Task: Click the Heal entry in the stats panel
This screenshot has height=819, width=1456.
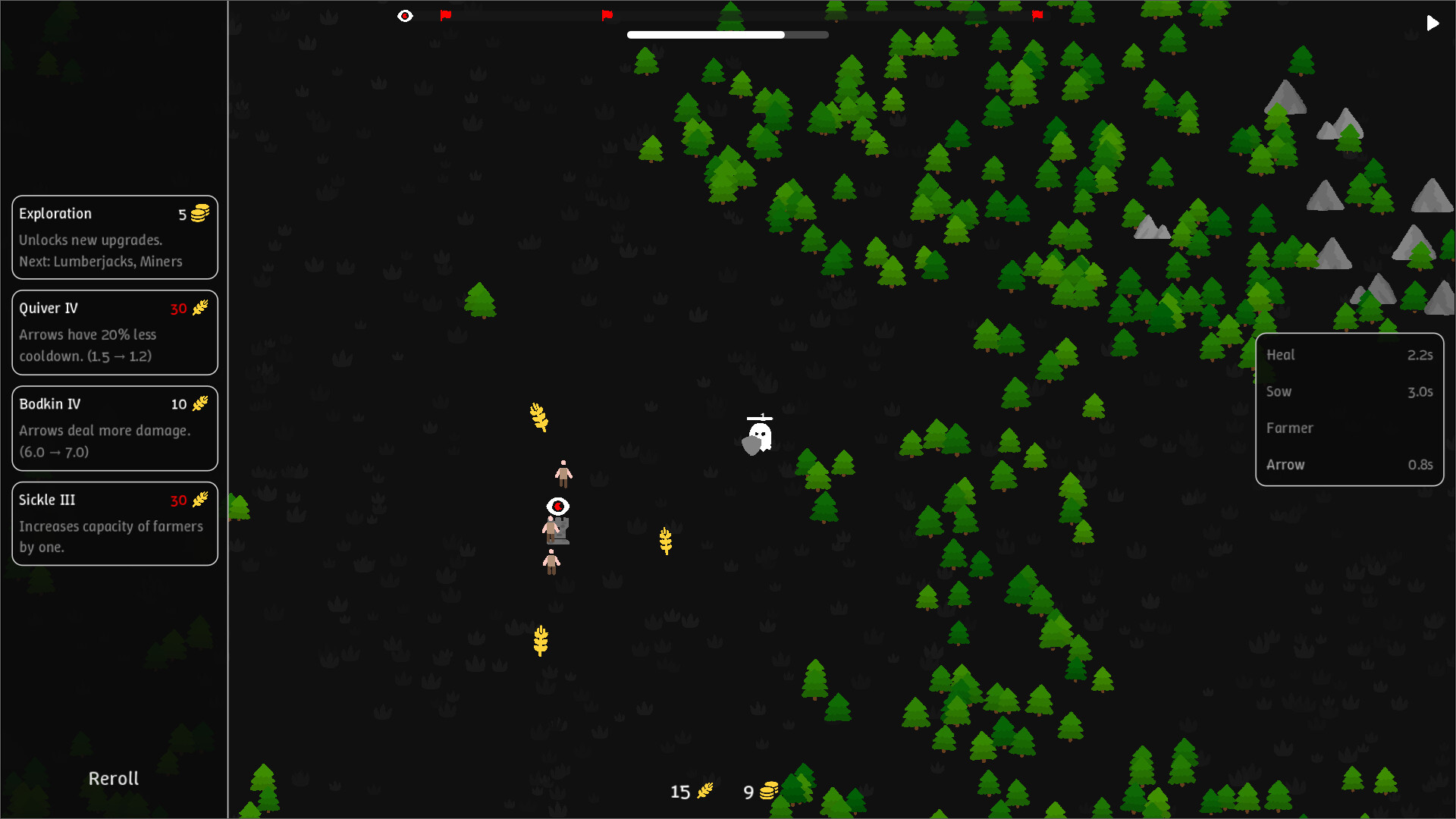Action: (x=1350, y=354)
